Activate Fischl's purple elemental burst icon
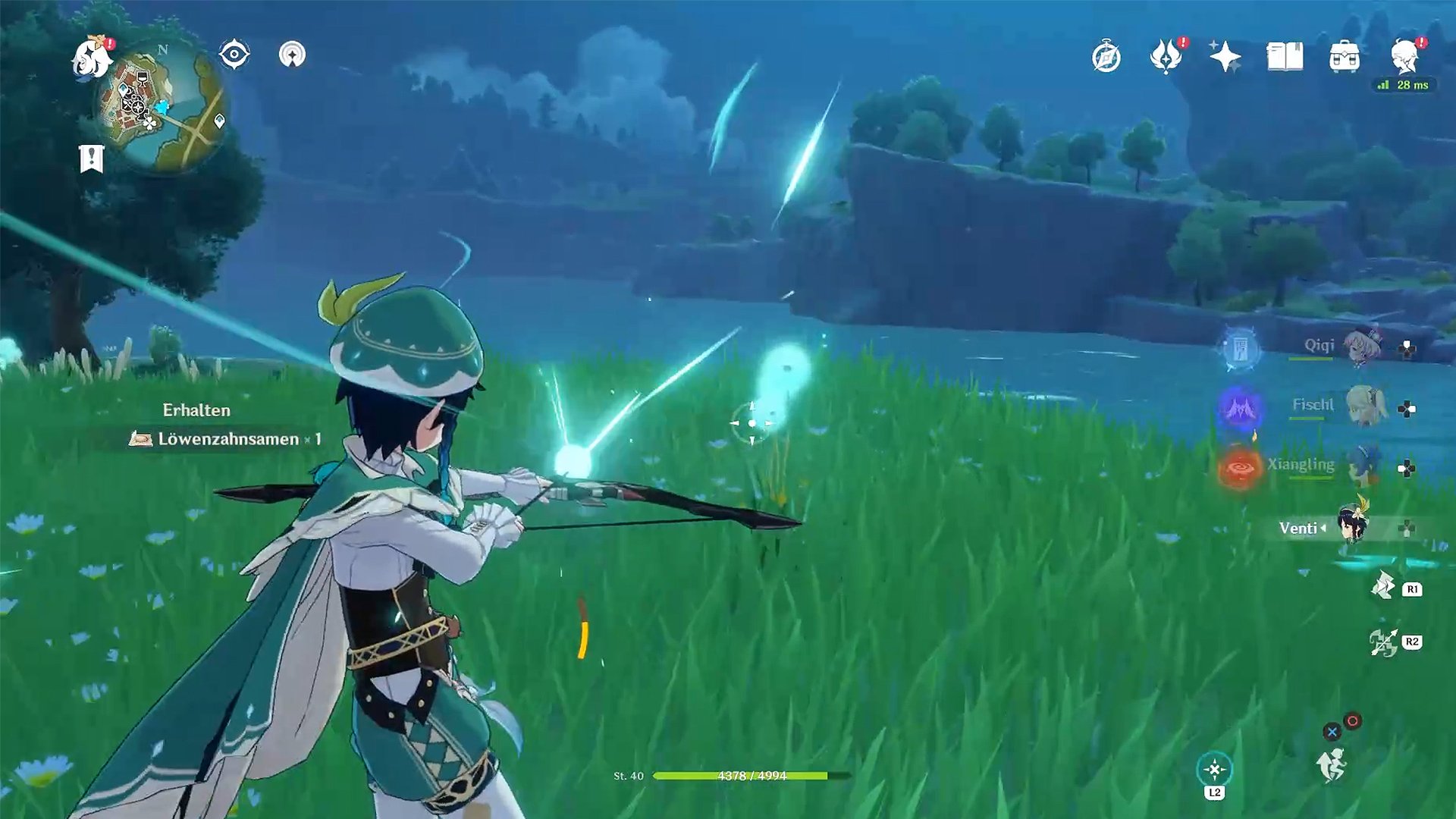Screen dimensions: 1456x819 (1239, 408)
